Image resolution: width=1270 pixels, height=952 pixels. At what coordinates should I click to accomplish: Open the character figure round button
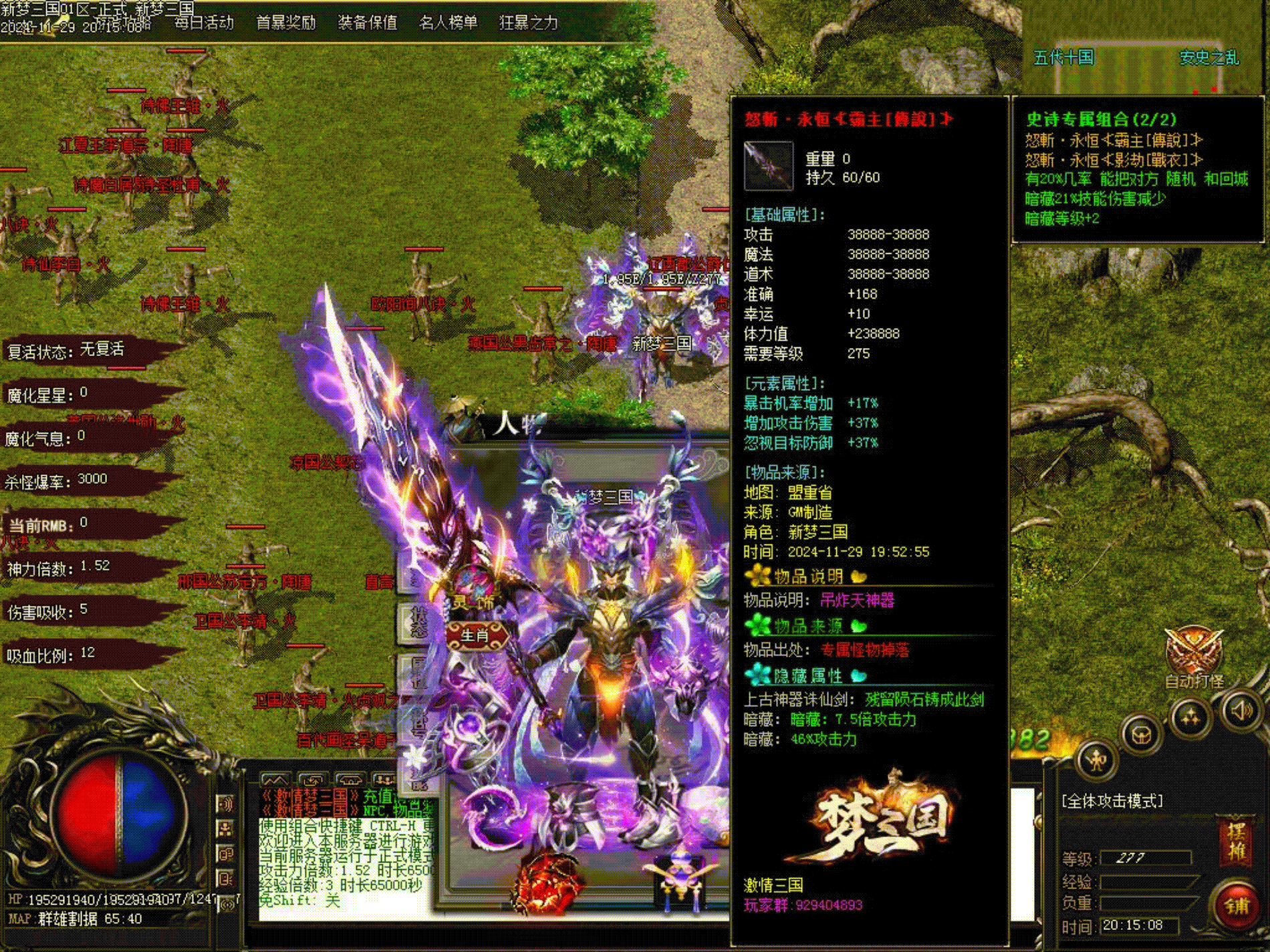[x=1096, y=760]
